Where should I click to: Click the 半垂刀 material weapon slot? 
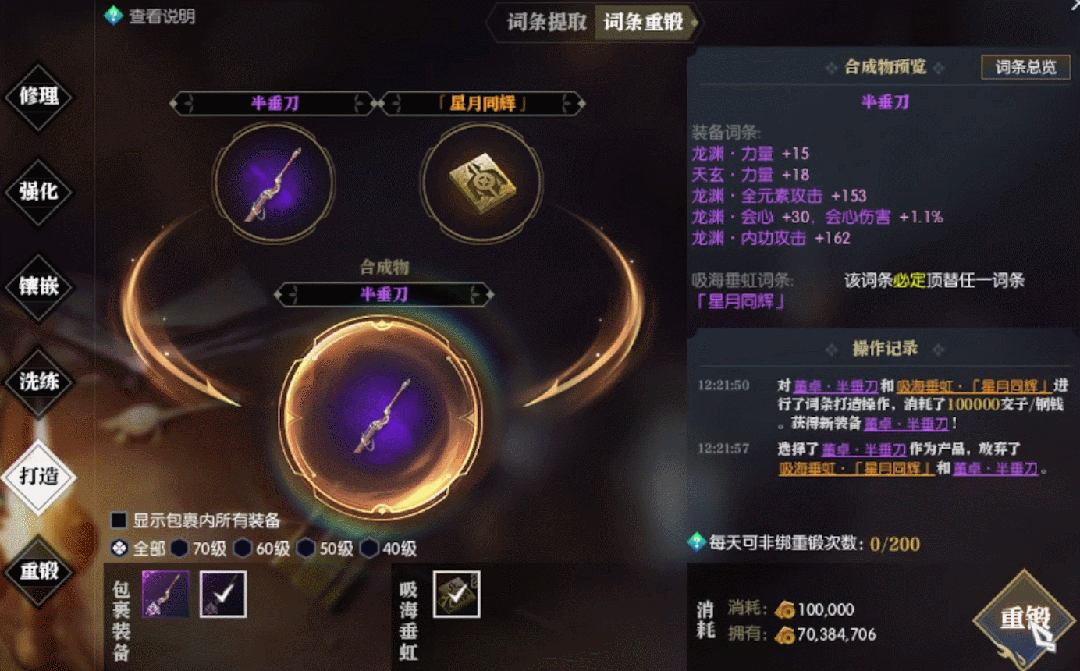pos(272,181)
